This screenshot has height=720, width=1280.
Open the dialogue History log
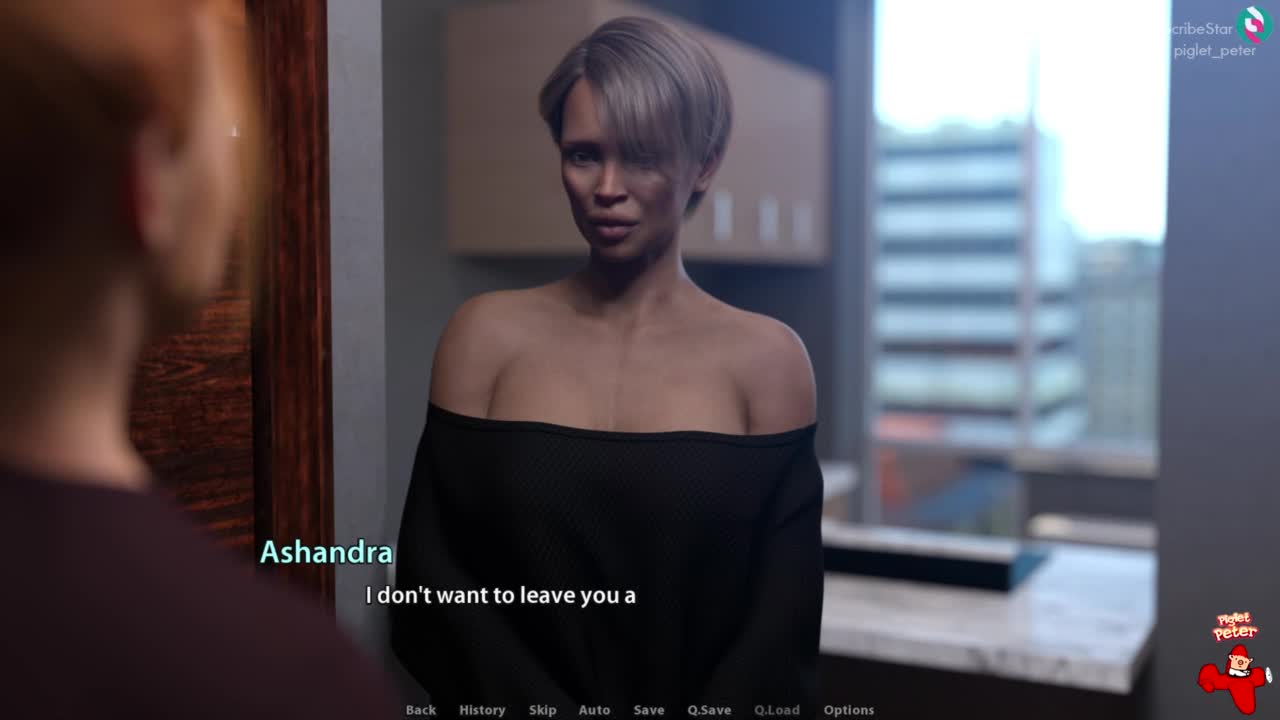tap(482, 710)
